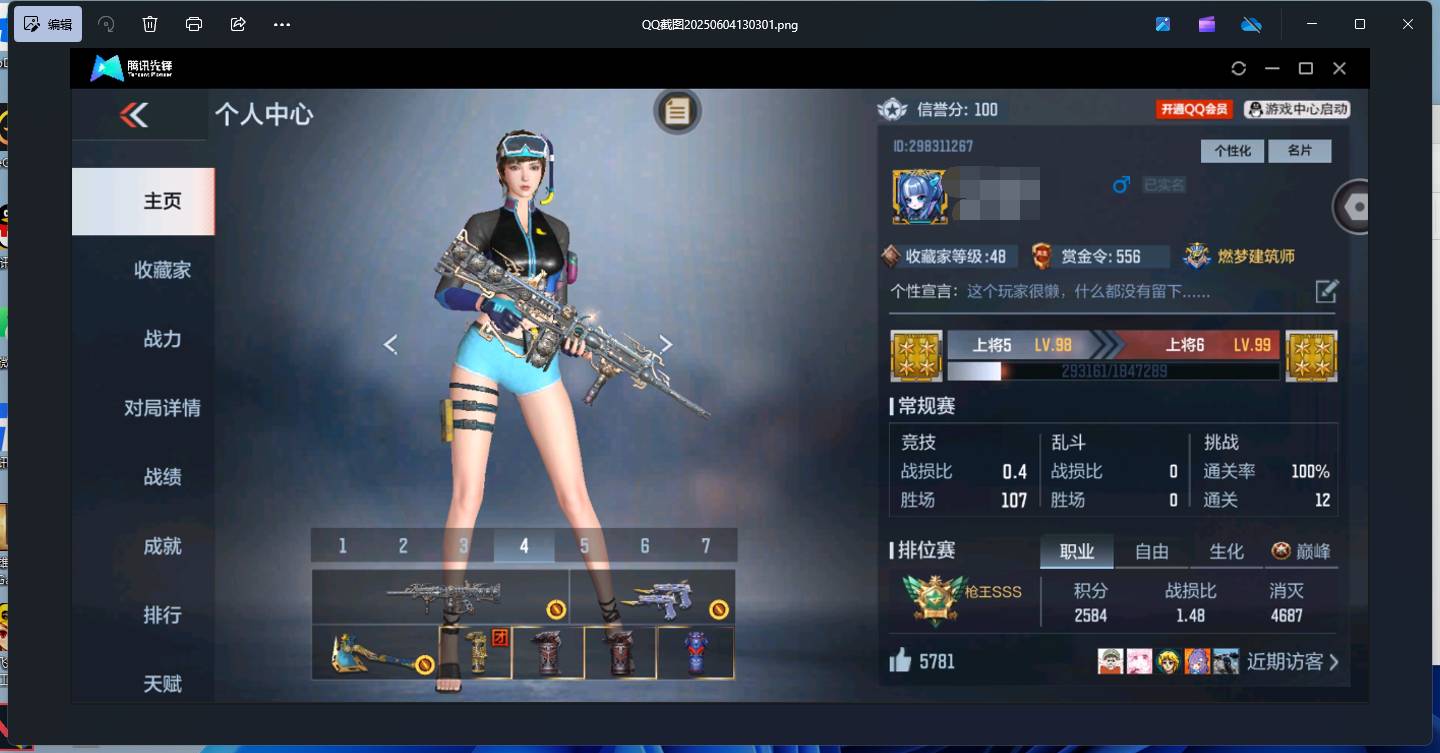This screenshot has height=753, width=1440.
Task: Click the 上将5 rank insignia icon
Action: point(916,356)
